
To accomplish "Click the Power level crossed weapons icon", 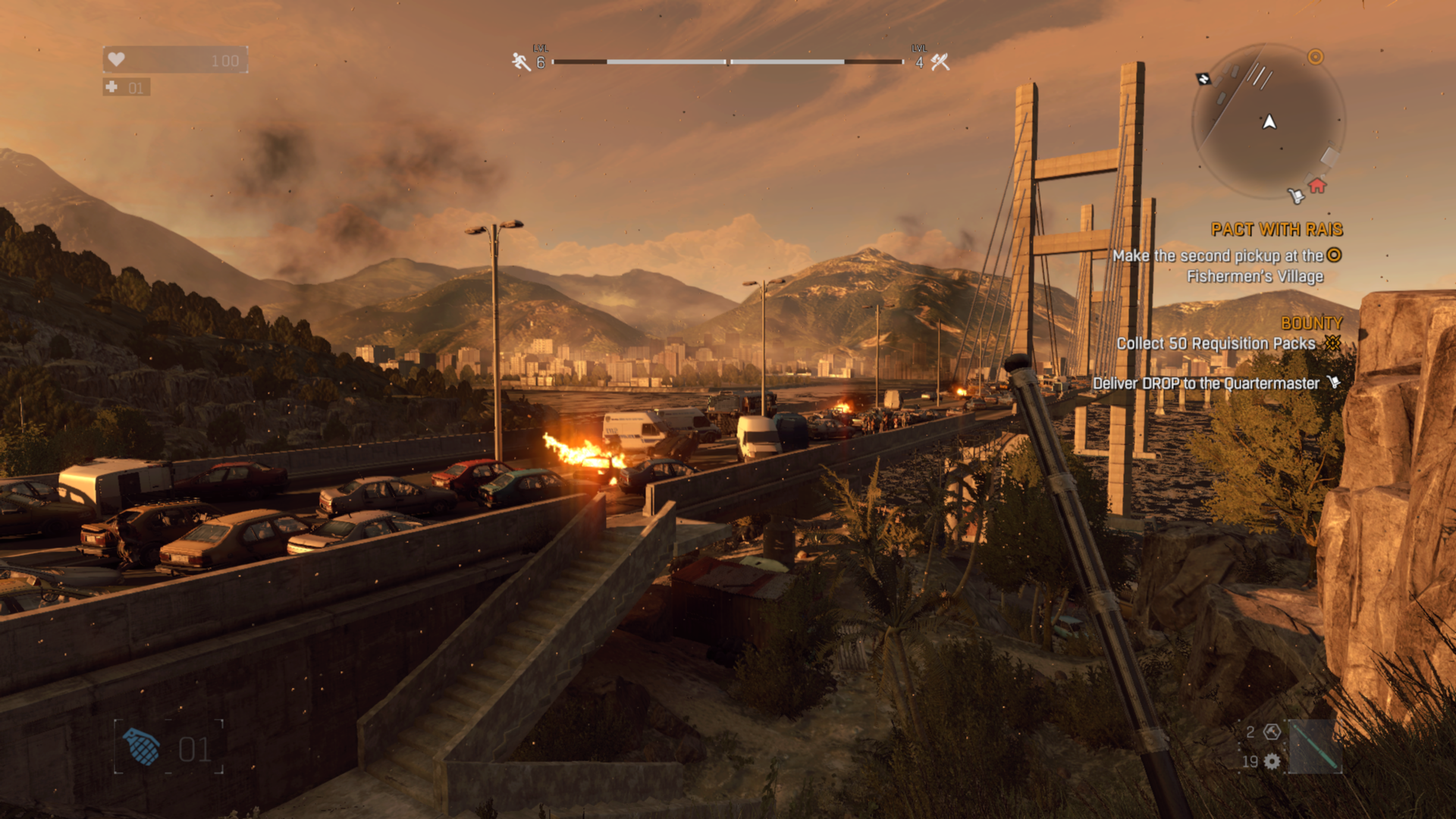I will click(x=940, y=62).
